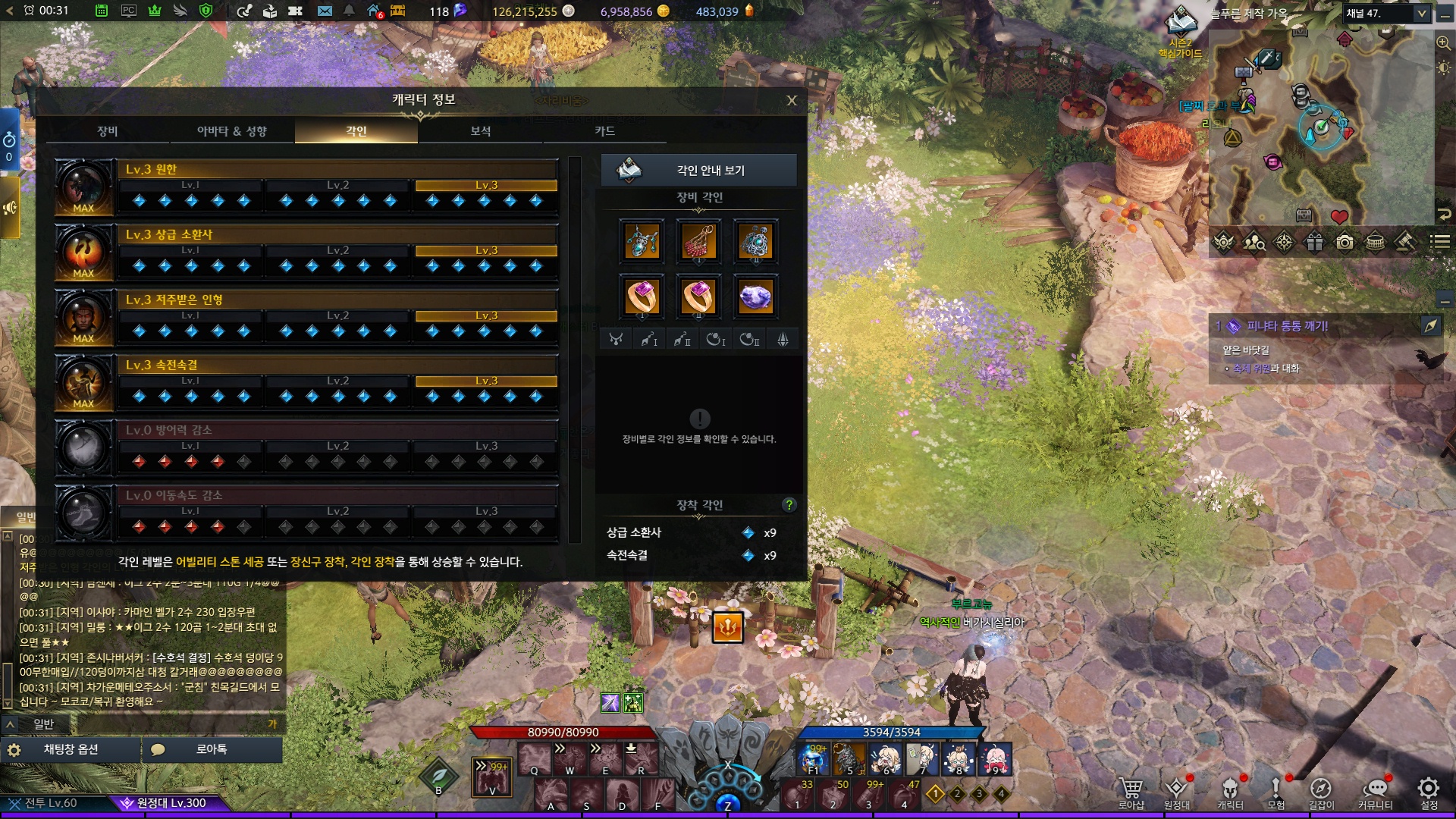Open the 로아샵 shop menu
The width and height of the screenshot is (1456, 819).
click(x=1131, y=792)
